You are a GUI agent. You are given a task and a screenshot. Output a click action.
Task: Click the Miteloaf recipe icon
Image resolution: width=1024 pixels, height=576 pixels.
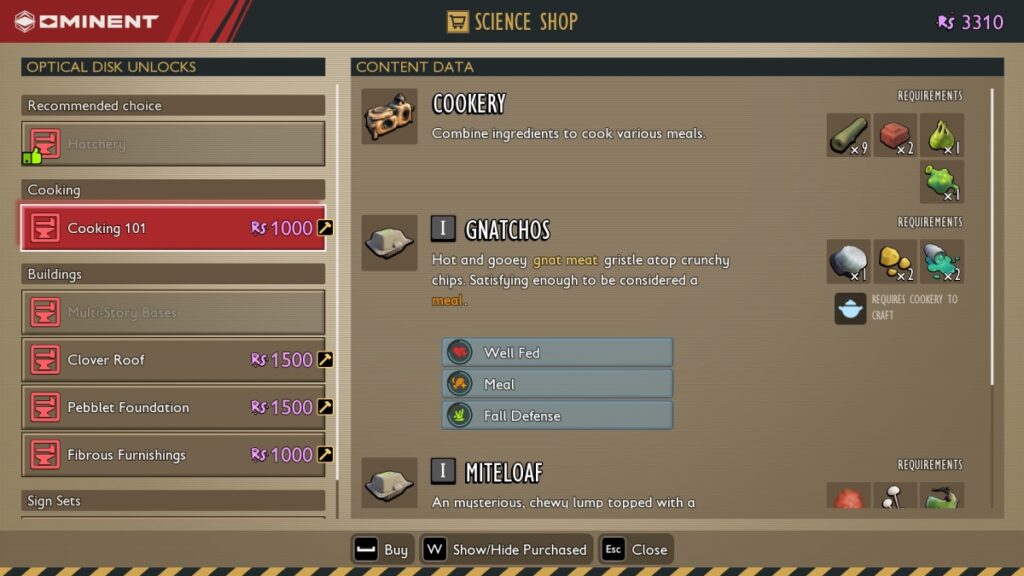[389, 484]
